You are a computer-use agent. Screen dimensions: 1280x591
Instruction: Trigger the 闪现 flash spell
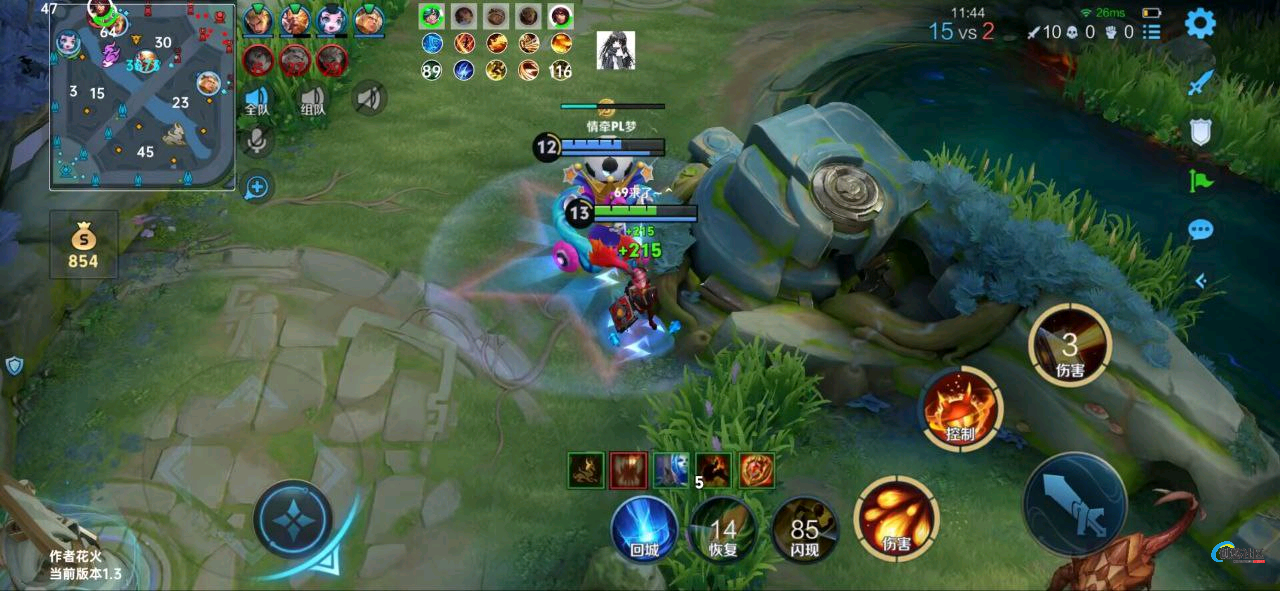[804, 528]
